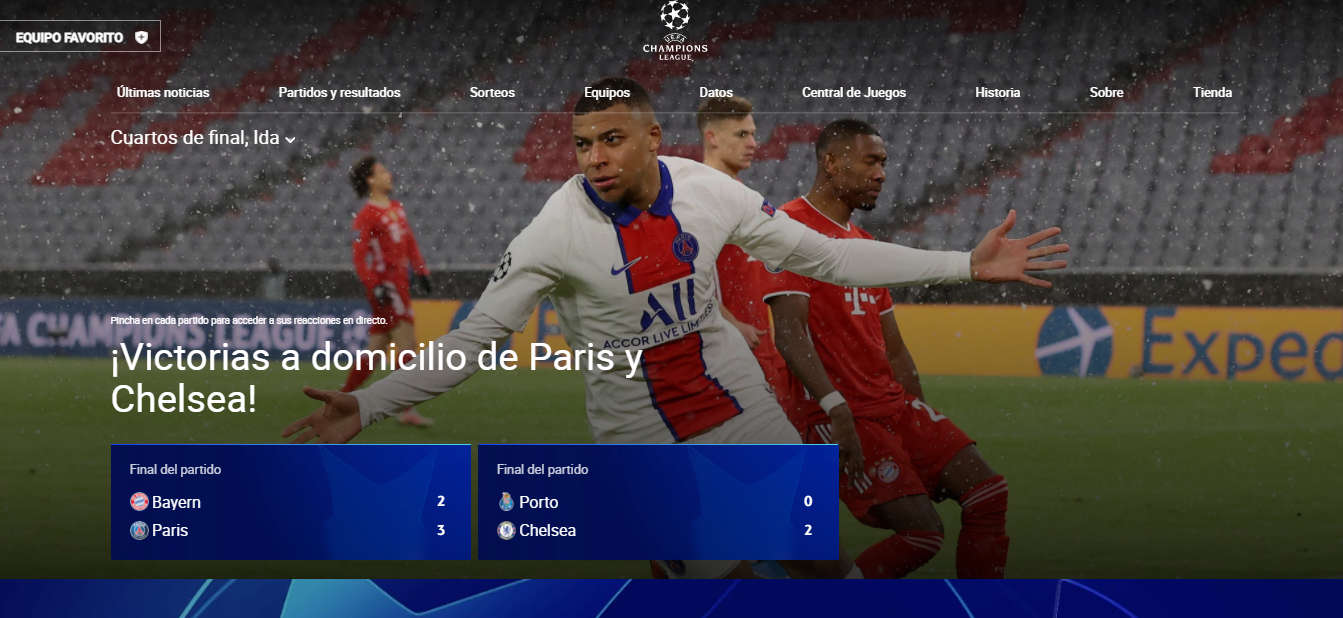Expand the Cuartos de final, Ida dropdown

click(203, 138)
